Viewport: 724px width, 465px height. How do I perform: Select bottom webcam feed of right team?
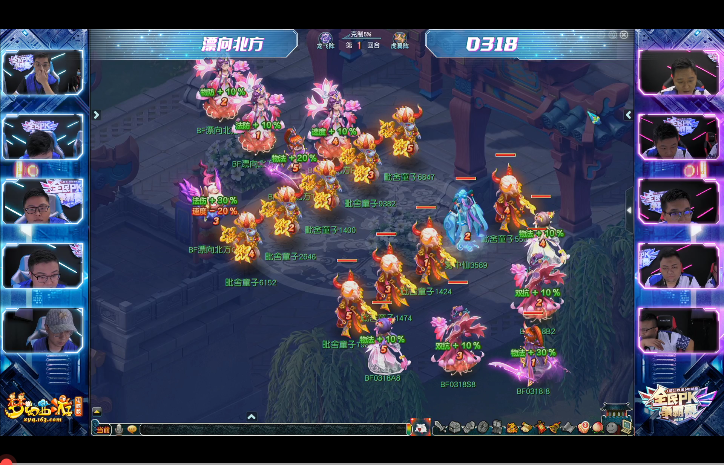[678, 330]
